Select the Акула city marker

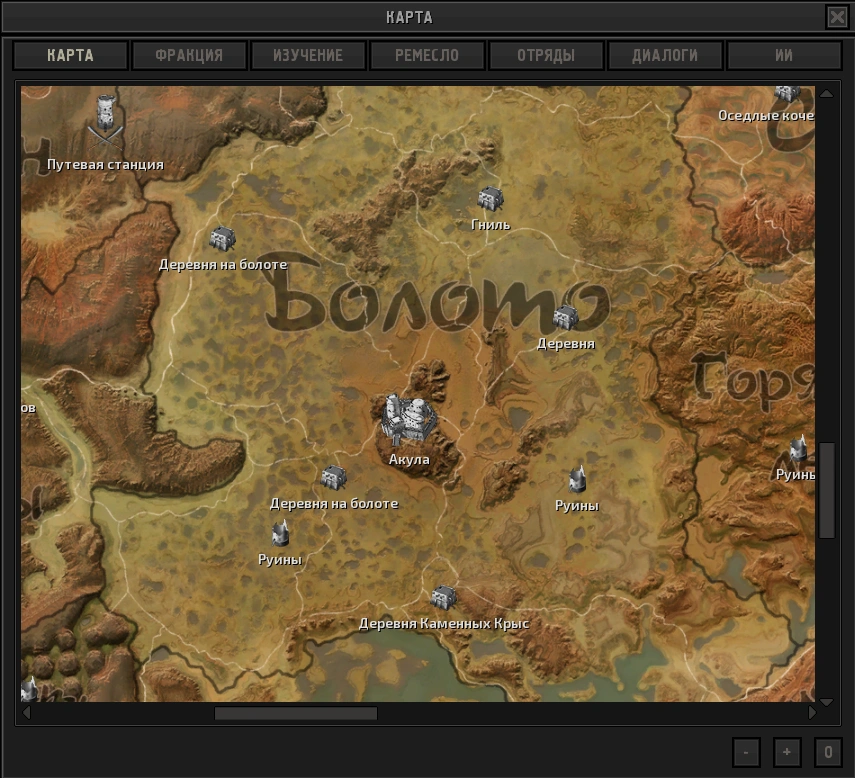point(408,422)
